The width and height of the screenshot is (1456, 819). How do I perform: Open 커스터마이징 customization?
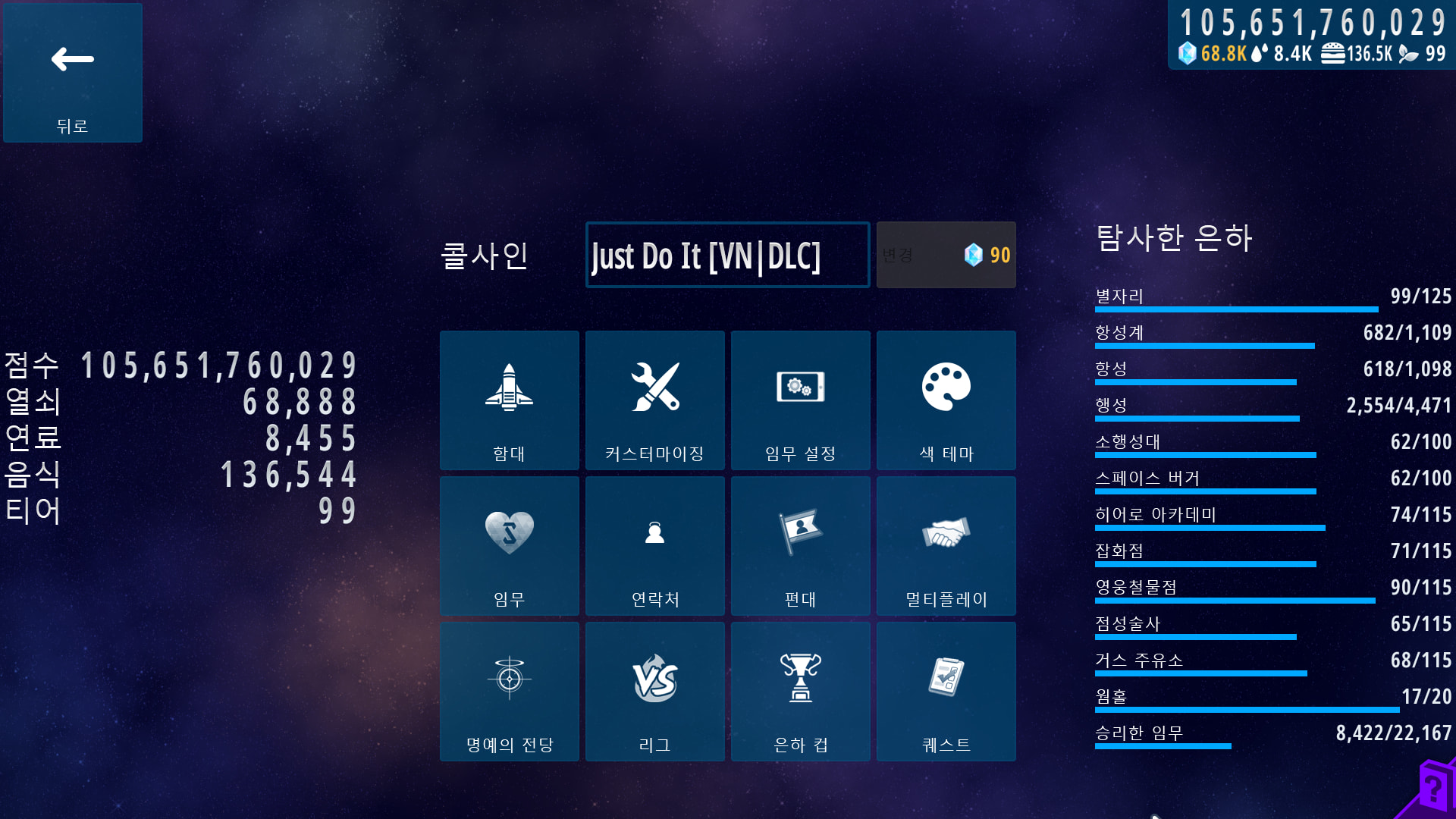click(x=654, y=400)
